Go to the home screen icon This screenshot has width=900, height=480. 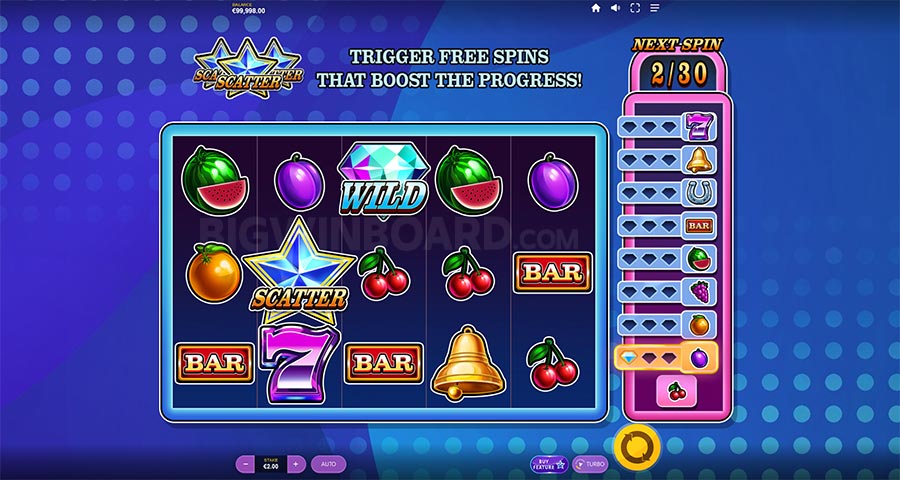(x=596, y=8)
